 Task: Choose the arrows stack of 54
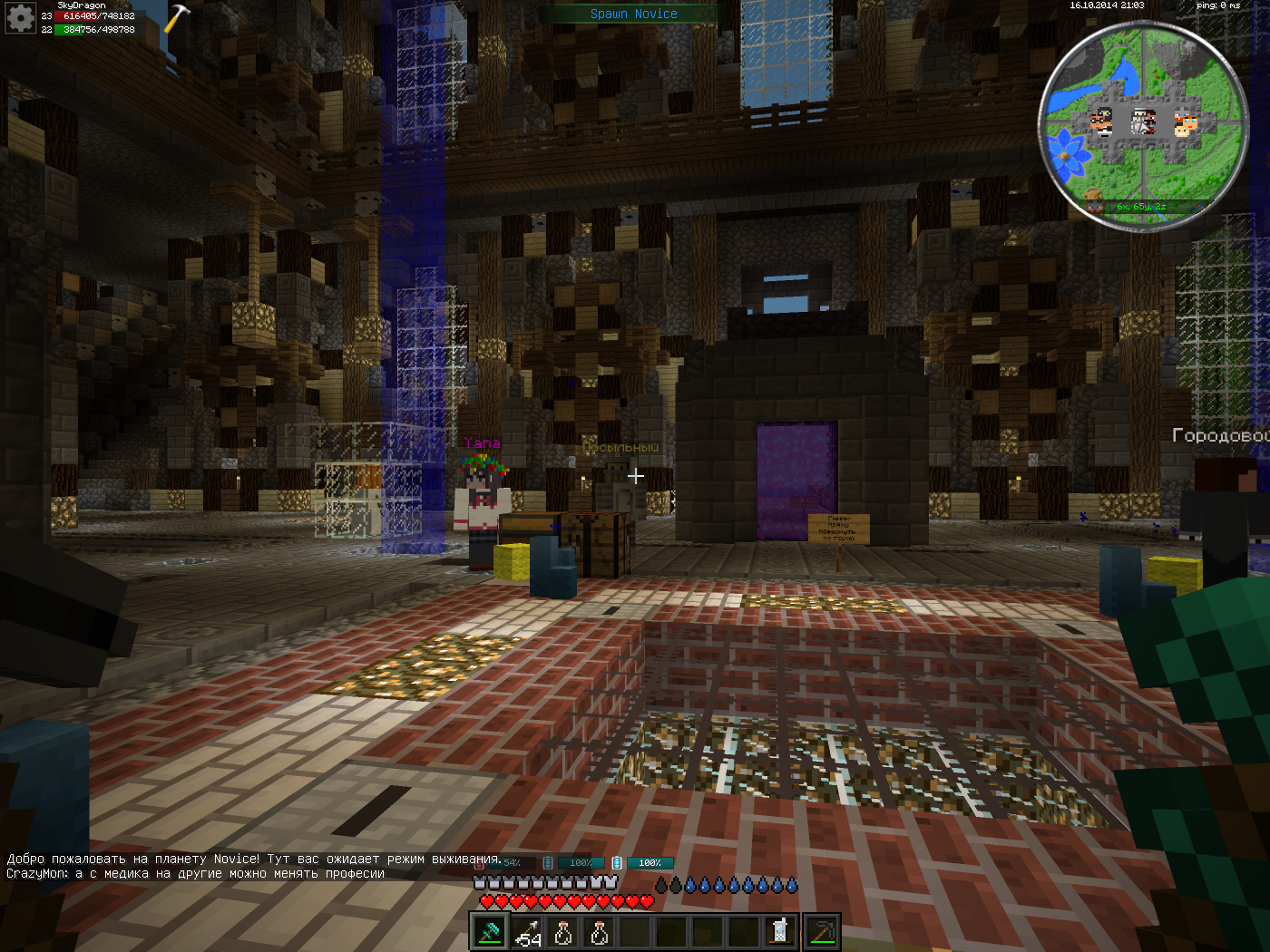pos(527,932)
